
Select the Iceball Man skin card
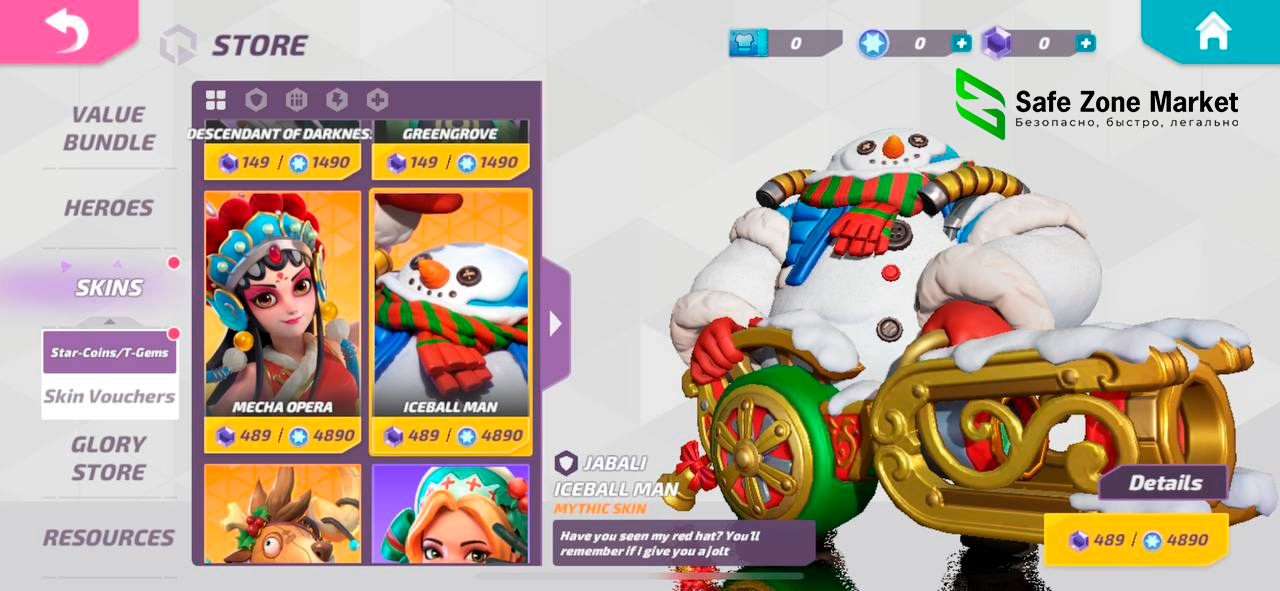pos(451,305)
